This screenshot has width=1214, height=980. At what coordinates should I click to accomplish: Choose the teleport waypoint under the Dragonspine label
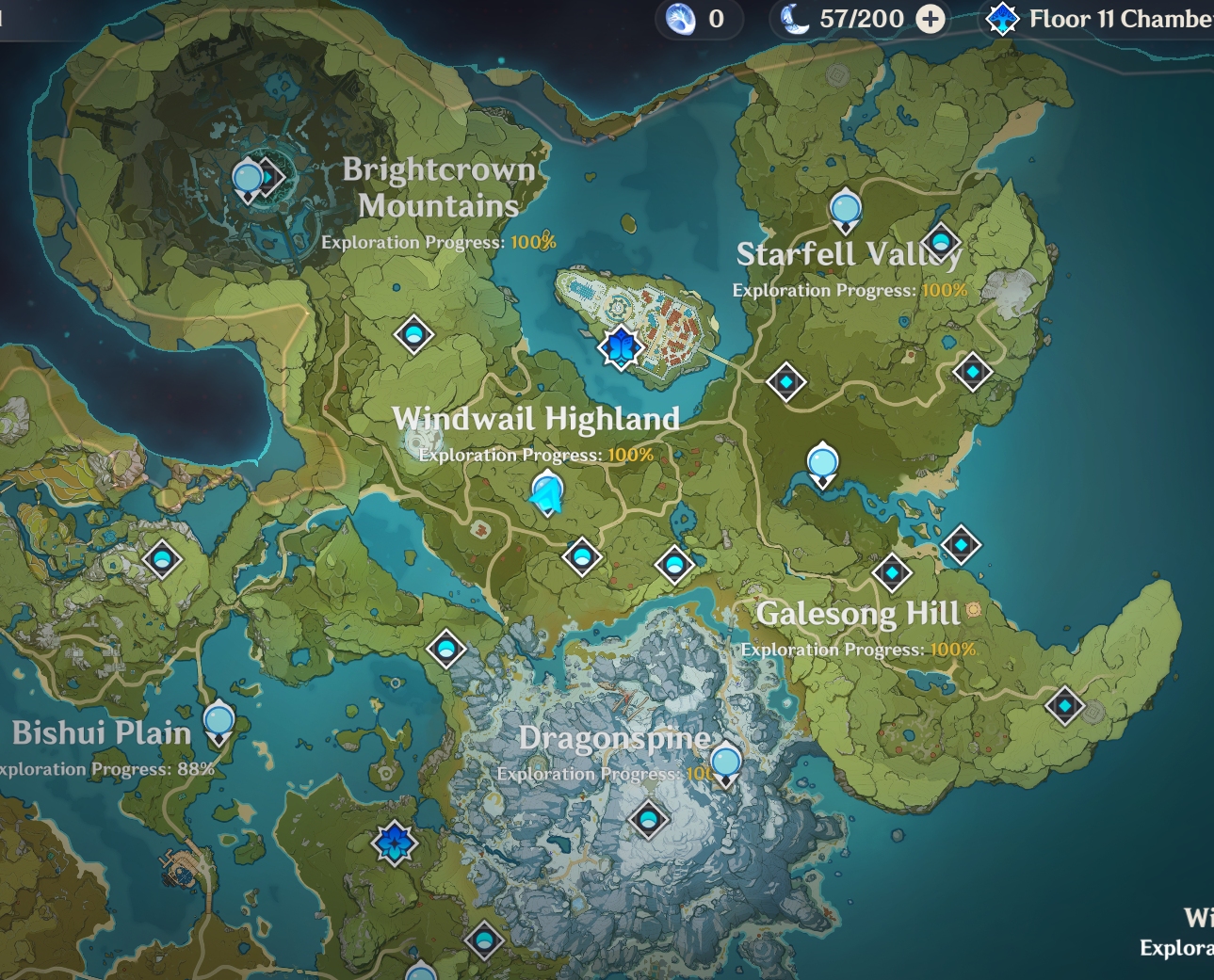click(x=648, y=819)
